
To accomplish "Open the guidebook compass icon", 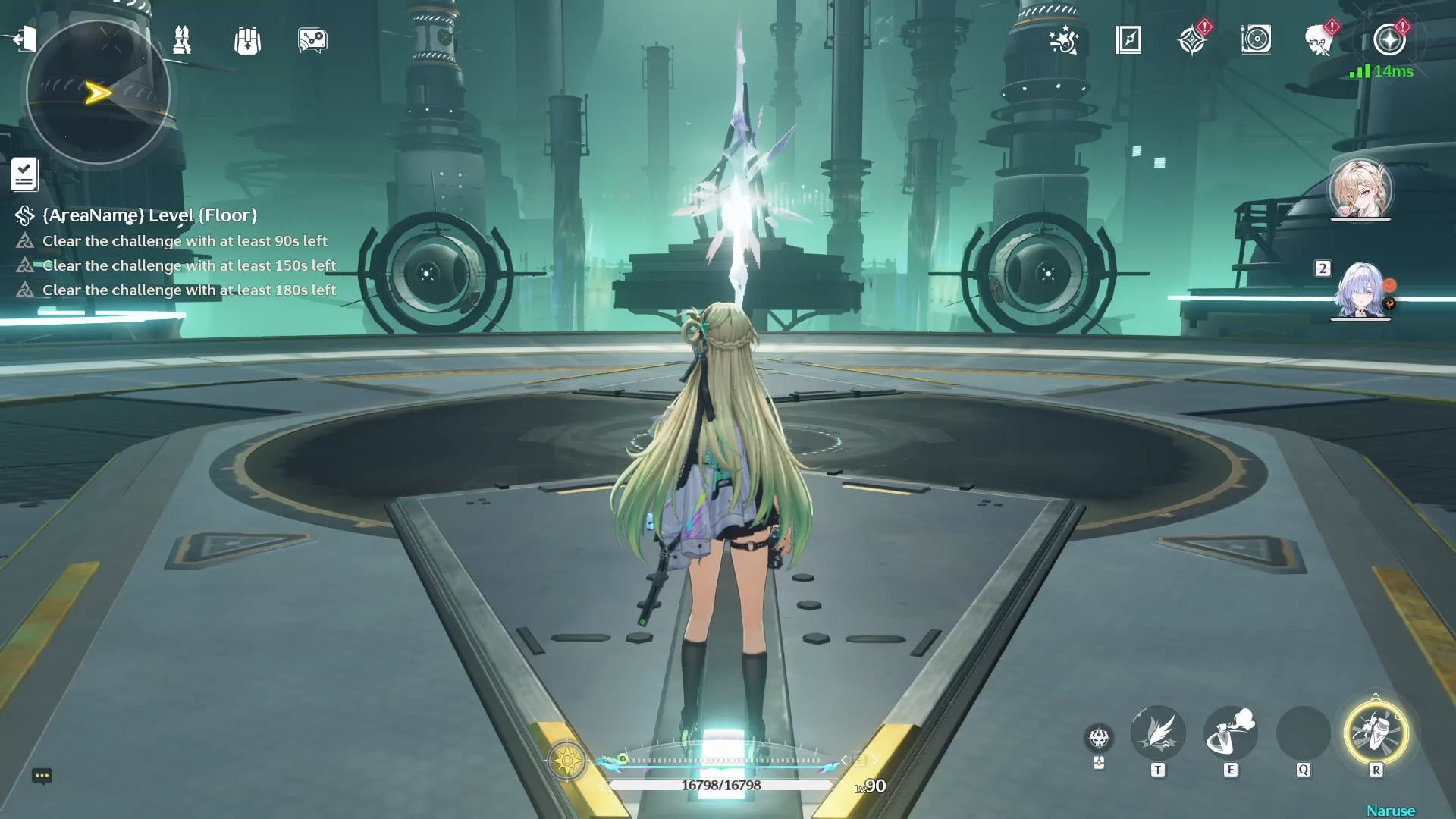I will click(x=1128, y=40).
